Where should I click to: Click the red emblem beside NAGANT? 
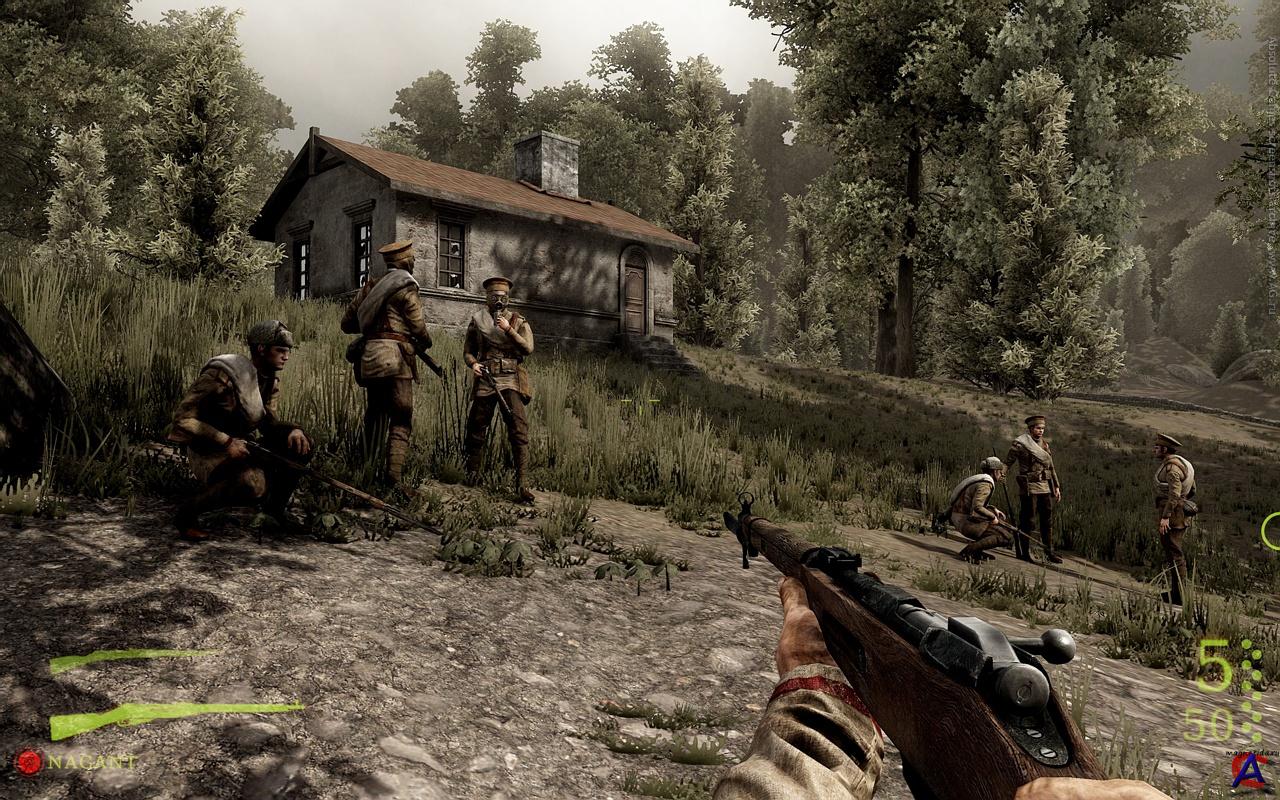pyautogui.click(x=29, y=763)
